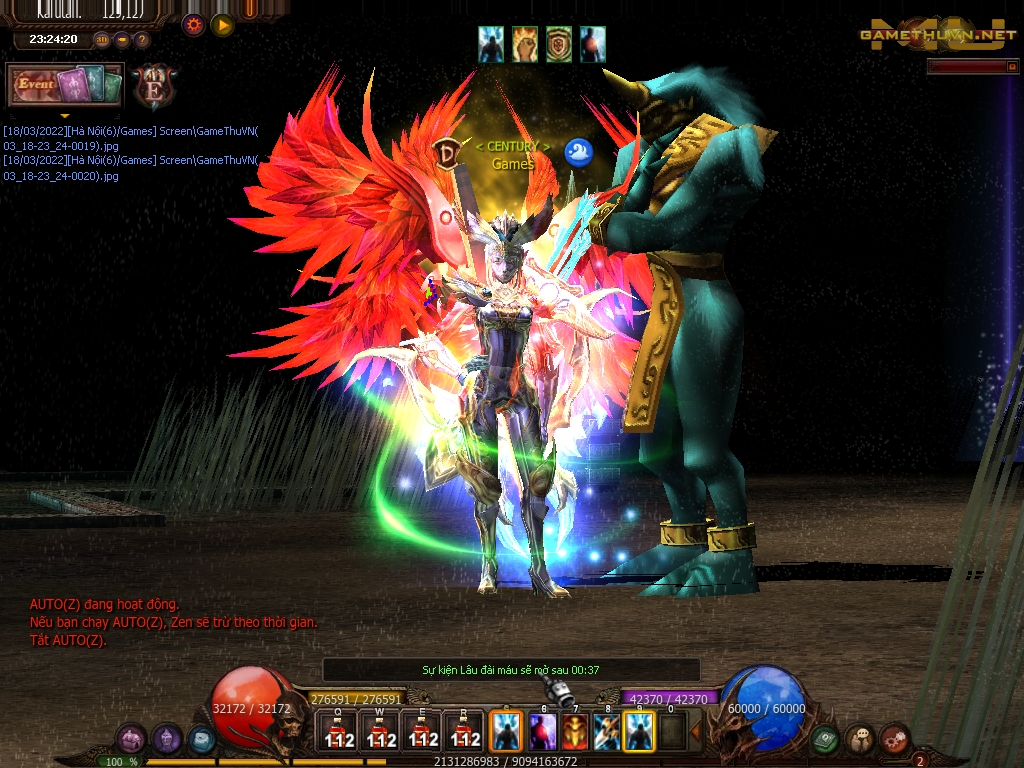Activate the lightning skill in slot 8
The width and height of the screenshot is (1024, 768).
(x=607, y=732)
